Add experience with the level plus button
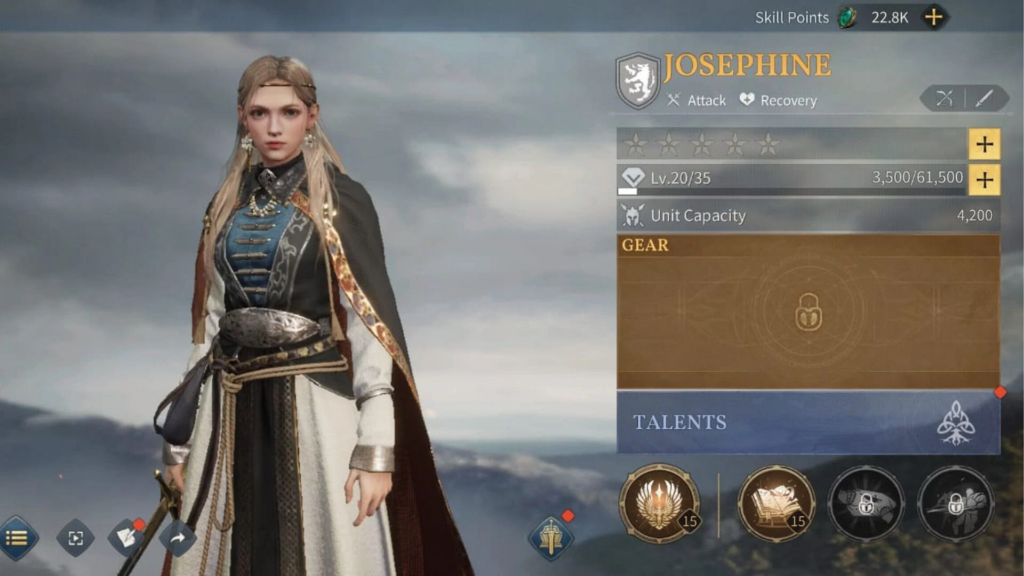Screen dimensions: 1024x576 tap(984, 179)
